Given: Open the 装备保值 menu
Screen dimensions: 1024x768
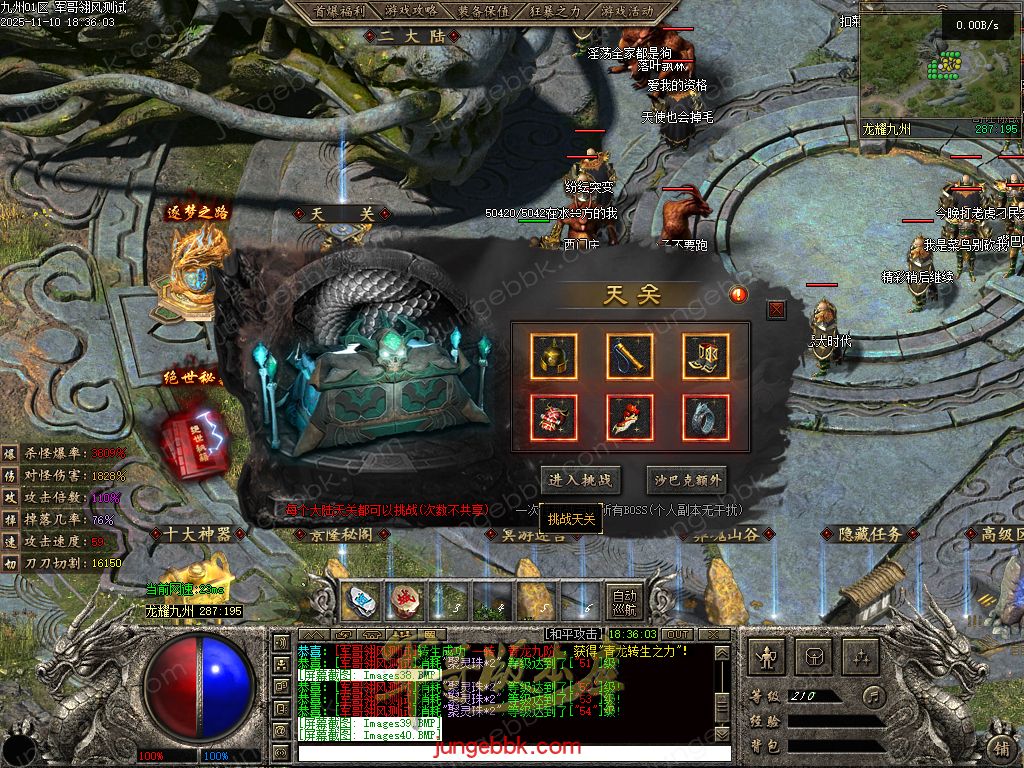Looking at the screenshot, I should pos(483,11).
